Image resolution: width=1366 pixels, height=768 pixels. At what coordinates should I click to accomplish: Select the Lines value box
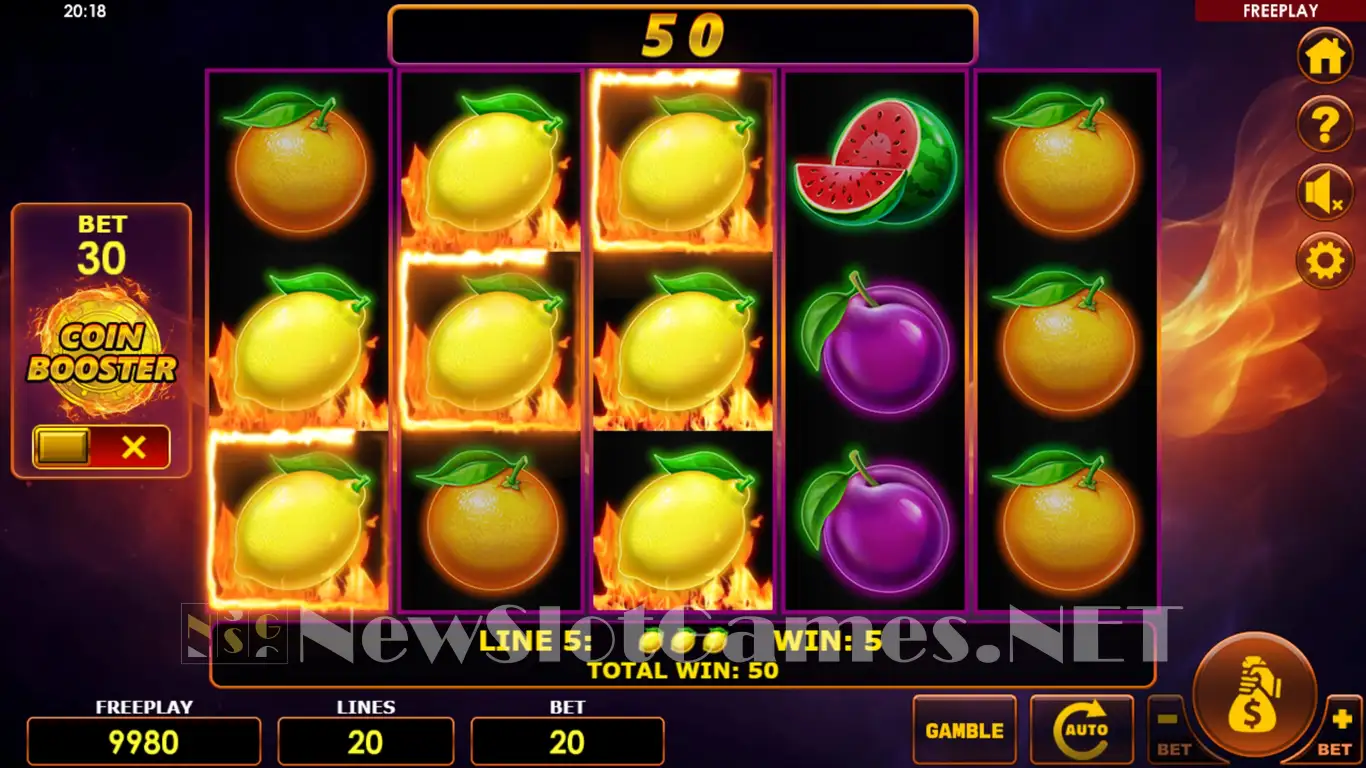point(365,742)
